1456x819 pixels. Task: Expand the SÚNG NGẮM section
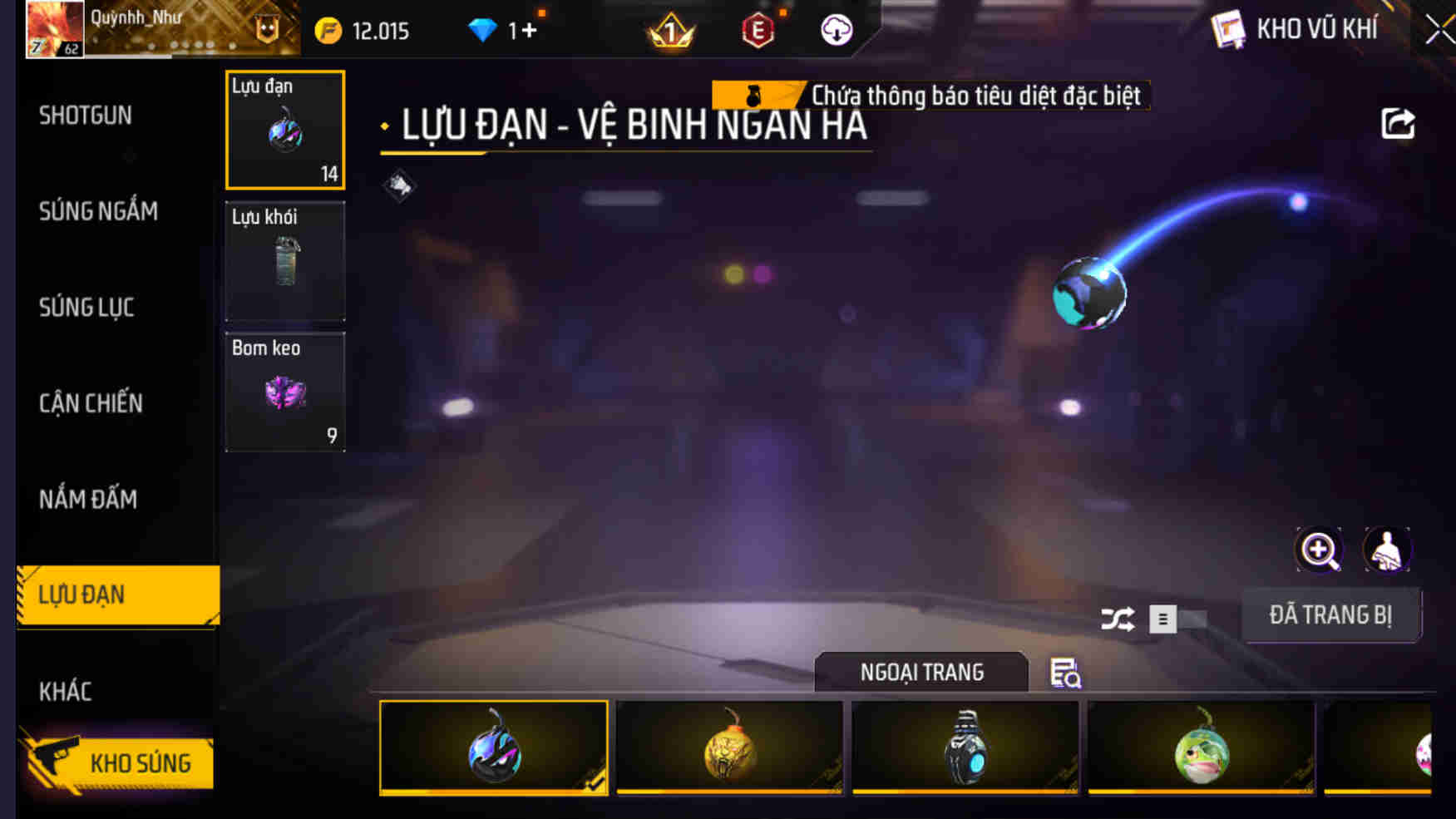[x=97, y=211]
